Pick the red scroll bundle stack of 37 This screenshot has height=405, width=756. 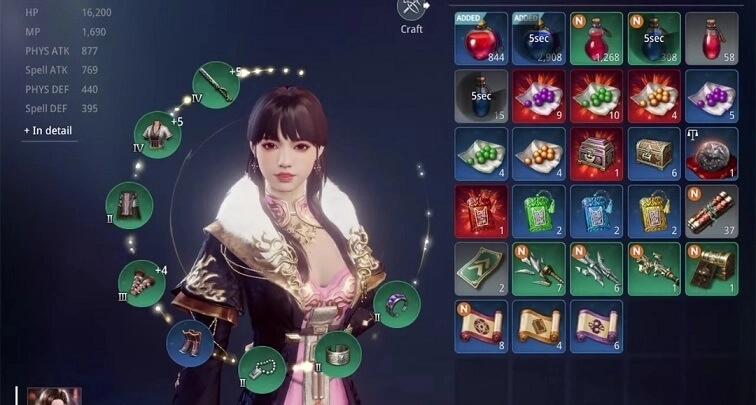click(712, 211)
